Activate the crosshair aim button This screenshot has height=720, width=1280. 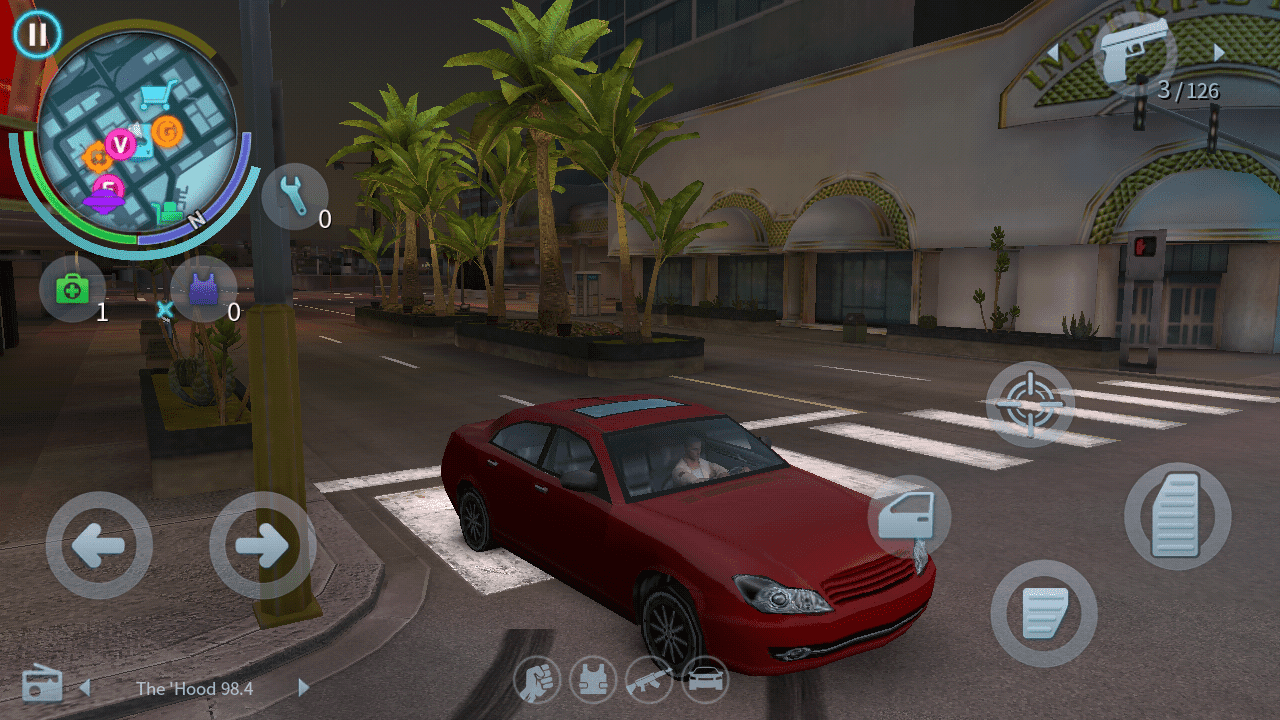coord(1029,404)
